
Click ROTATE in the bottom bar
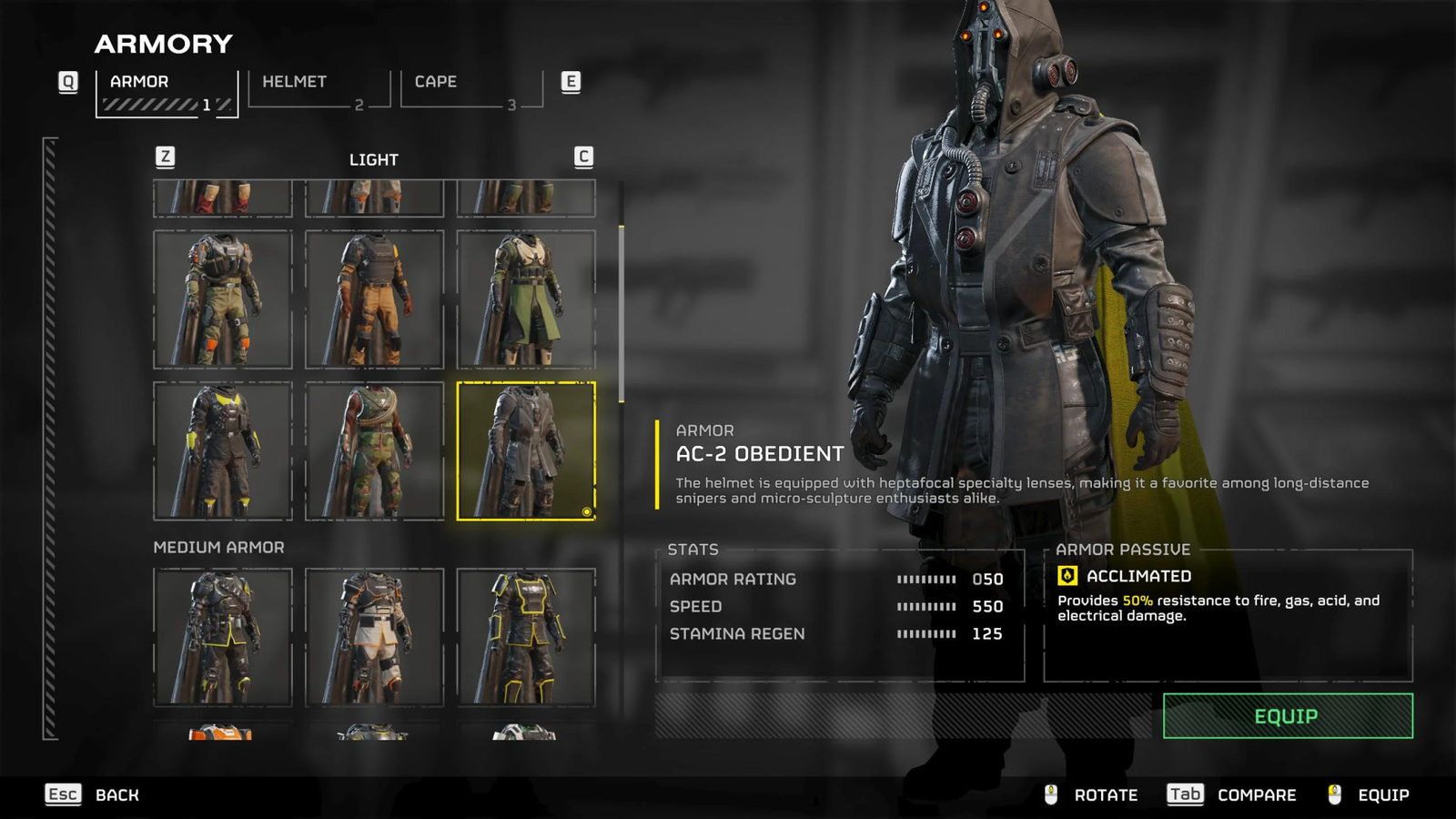[x=1106, y=794]
